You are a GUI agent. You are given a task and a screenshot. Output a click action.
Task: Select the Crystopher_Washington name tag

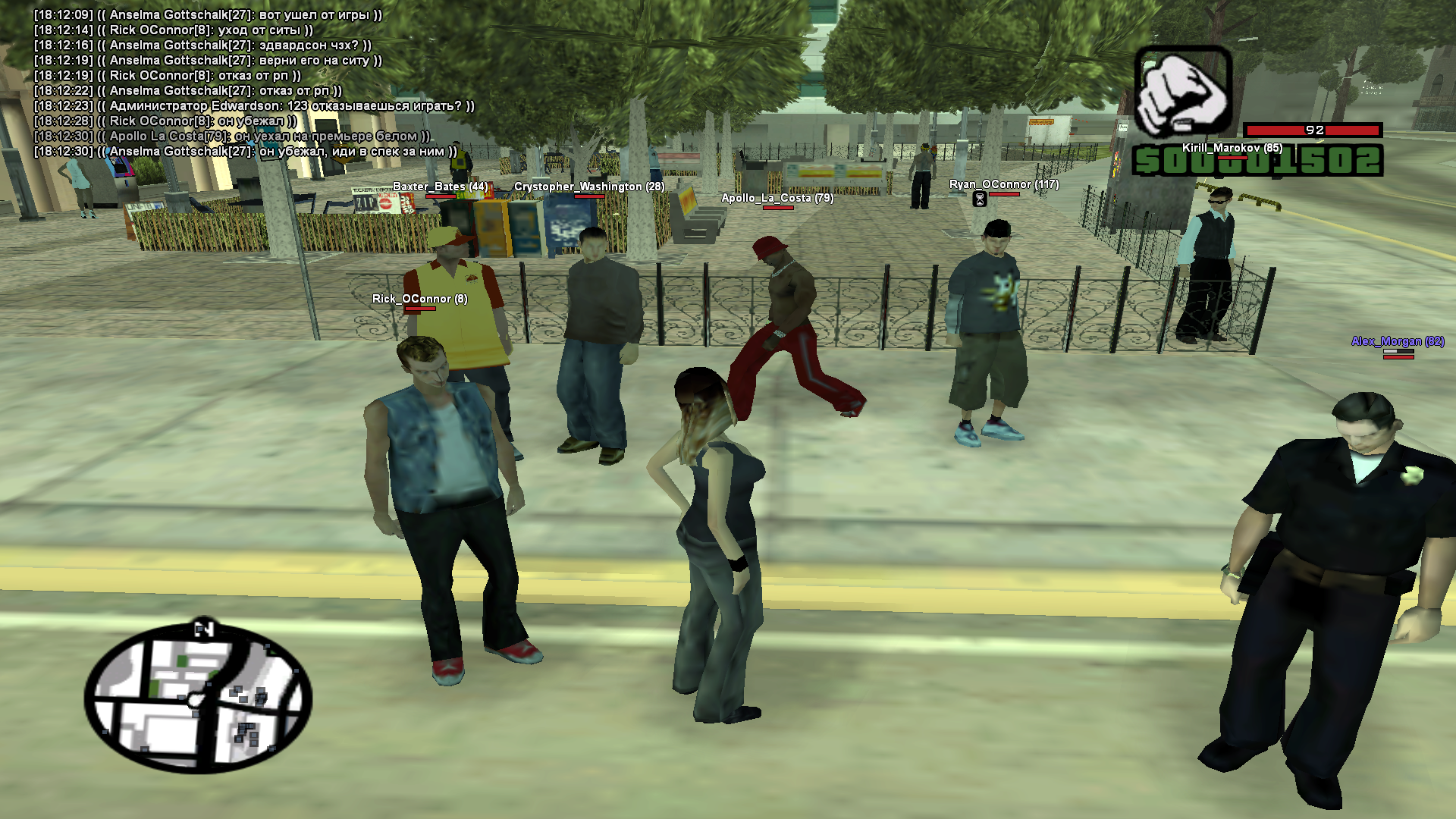(589, 187)
